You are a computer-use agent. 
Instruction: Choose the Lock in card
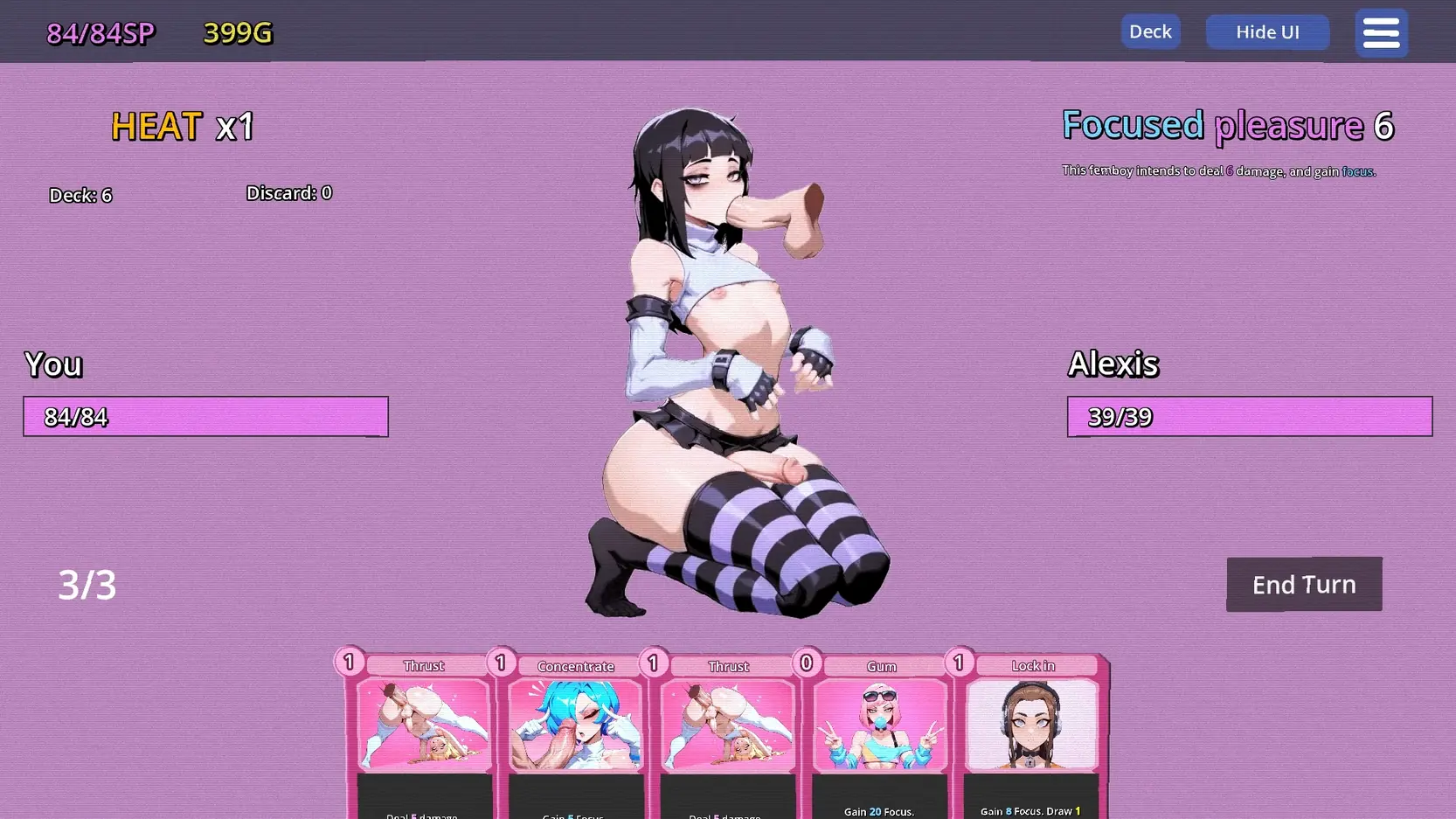point(1032,734)
